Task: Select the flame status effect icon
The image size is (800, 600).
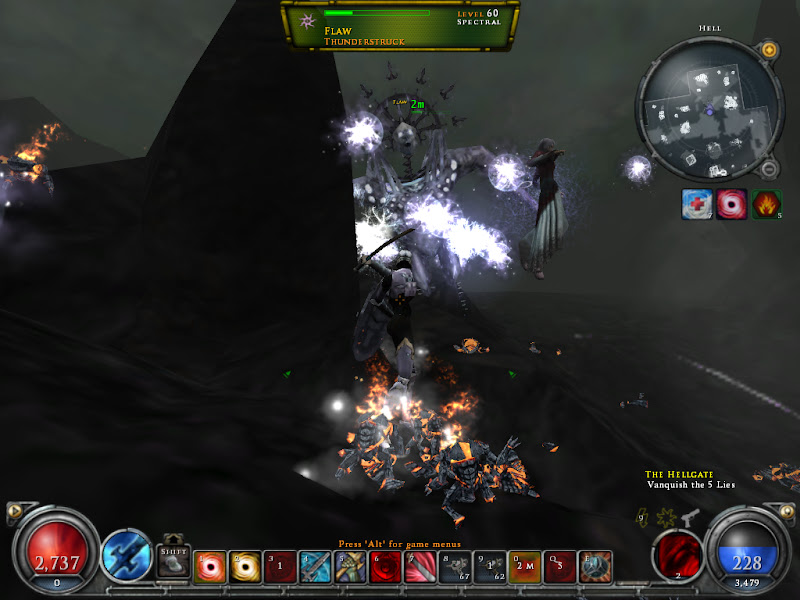Action: [766, 205]
